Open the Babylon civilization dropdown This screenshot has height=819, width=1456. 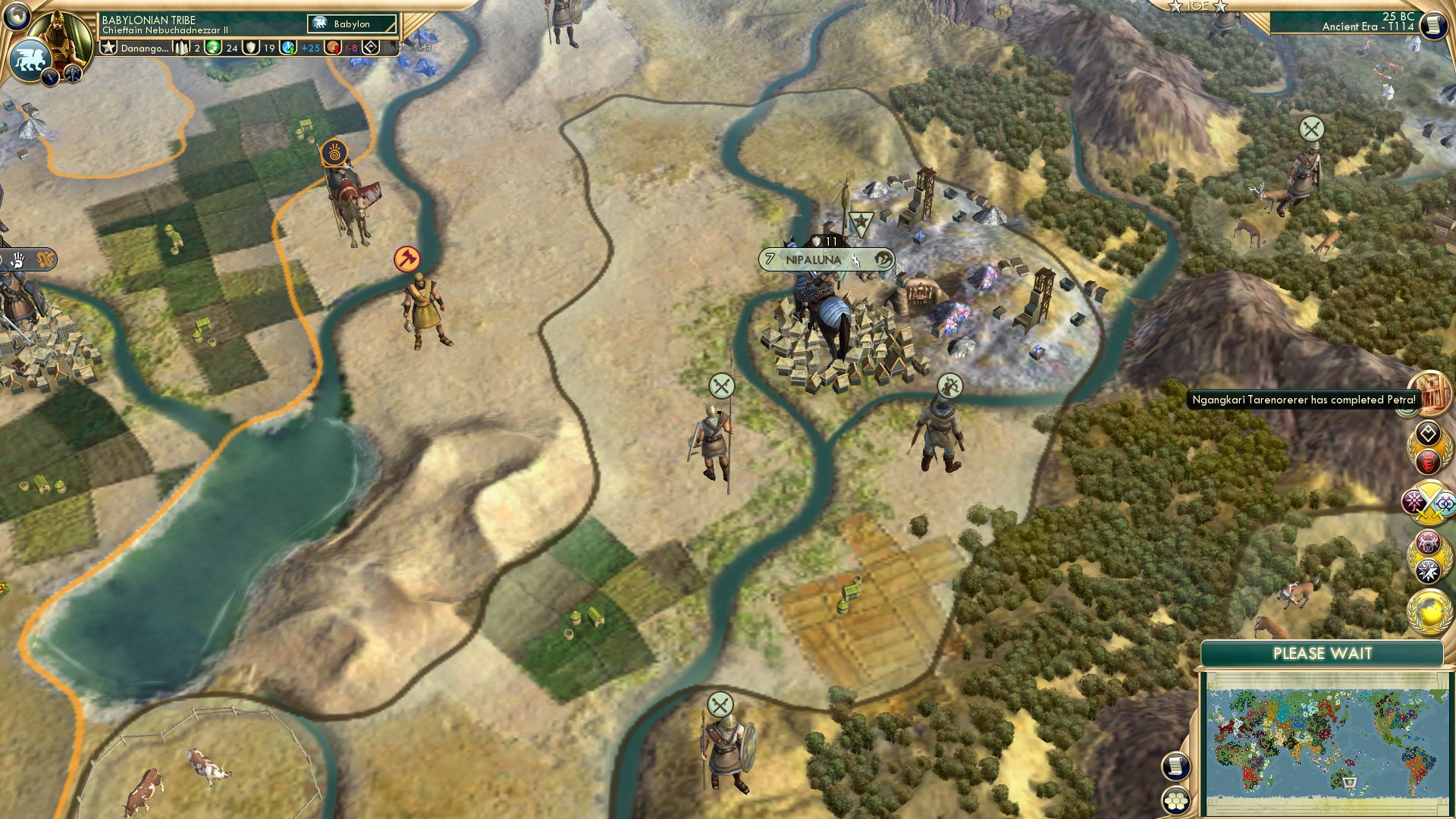[350, 24]
